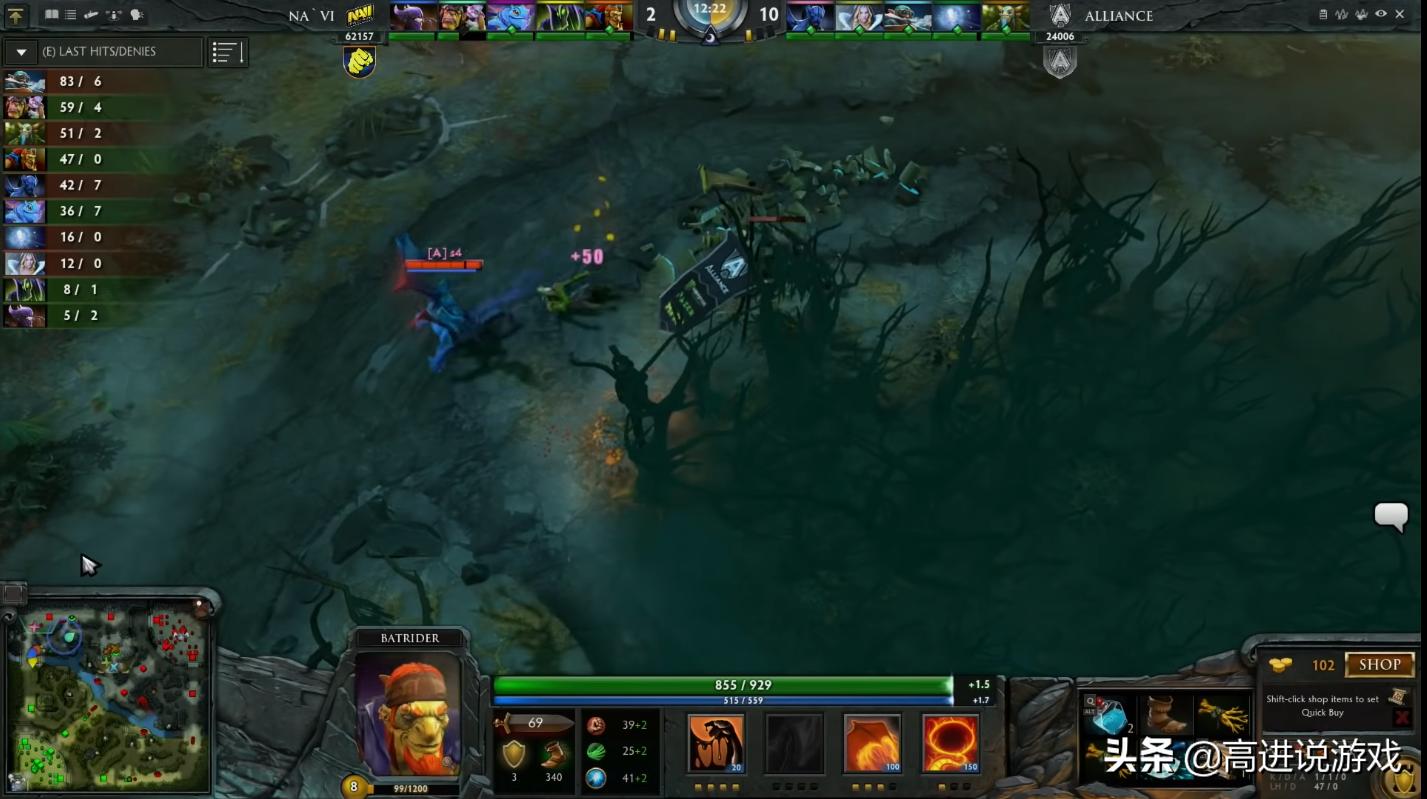
Task: Cast Flaming Lasso from the ability bar
Action: (949, 742)
